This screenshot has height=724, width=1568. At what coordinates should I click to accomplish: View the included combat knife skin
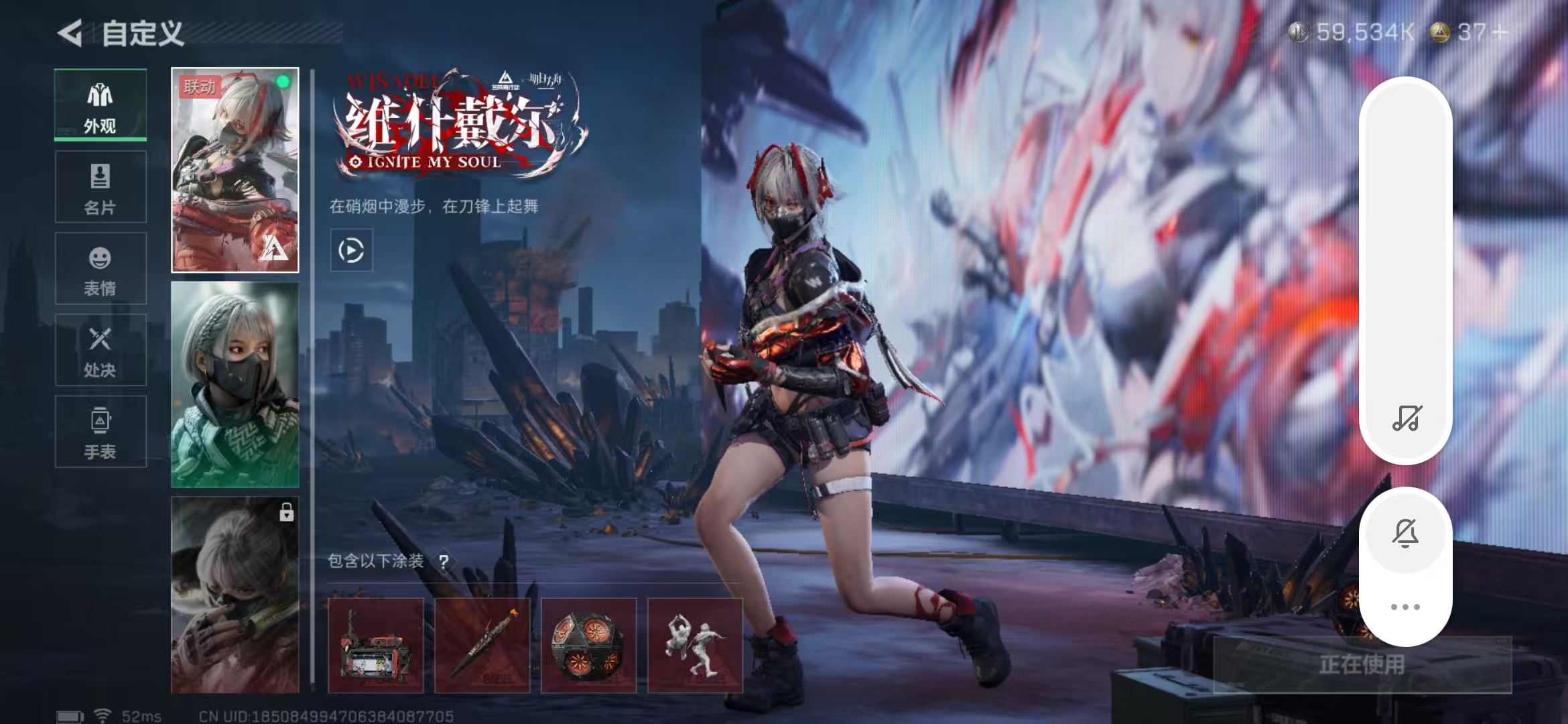pyautogui.click(x=482, y=645)
